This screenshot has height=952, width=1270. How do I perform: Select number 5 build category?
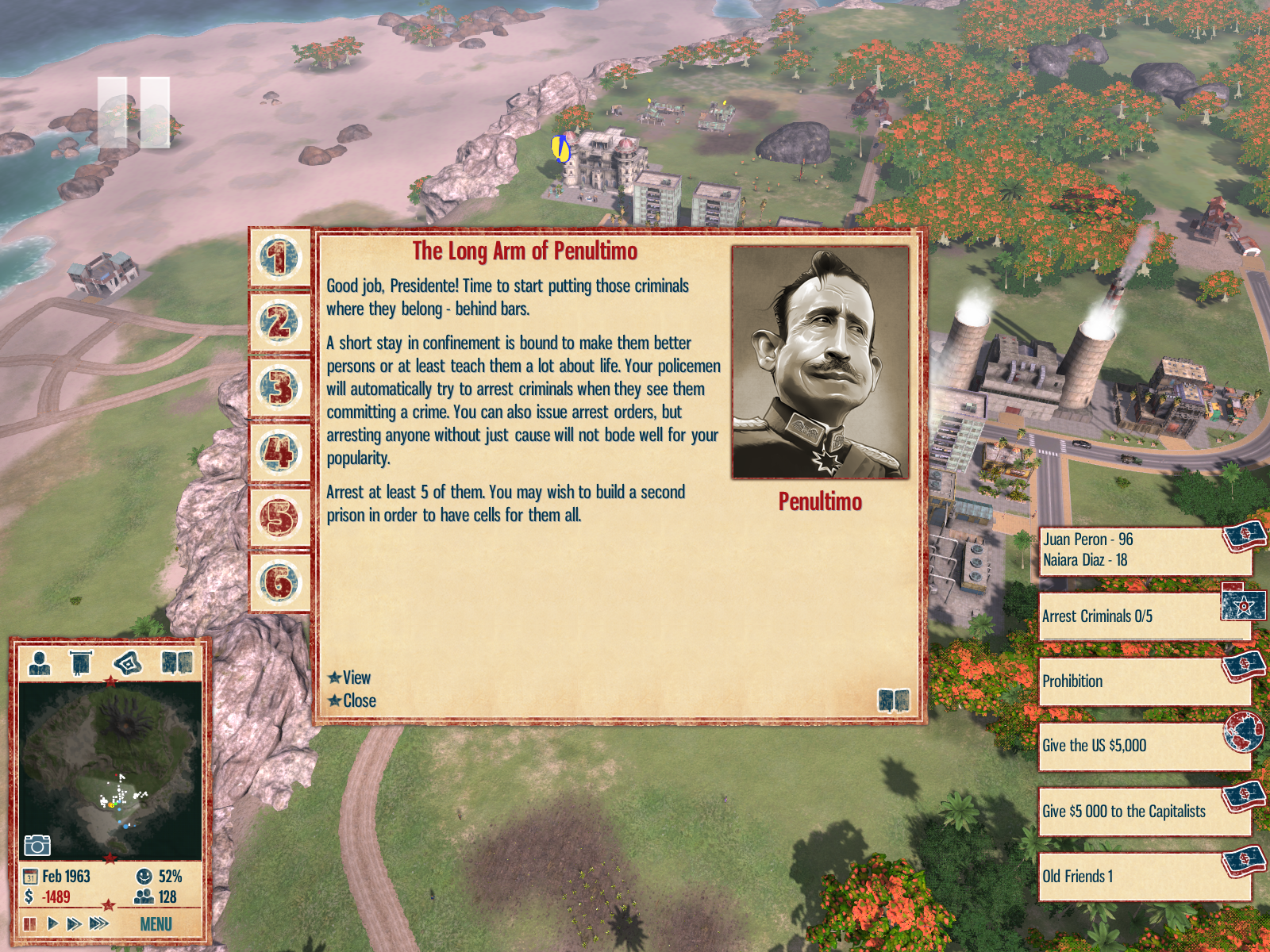(279, 518)
